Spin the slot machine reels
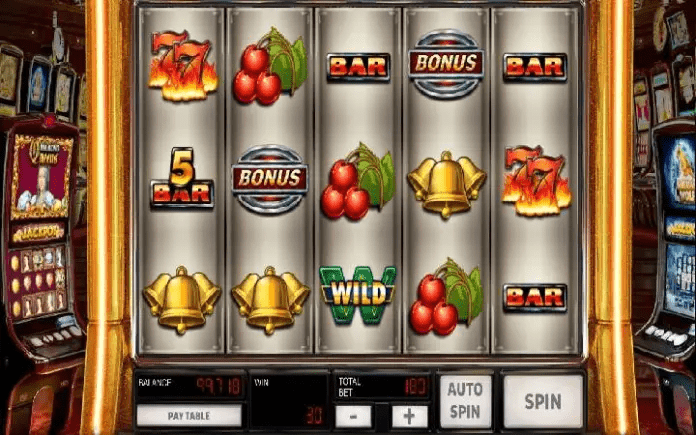This screenshot has height=435, width=696. click(543, 401)
